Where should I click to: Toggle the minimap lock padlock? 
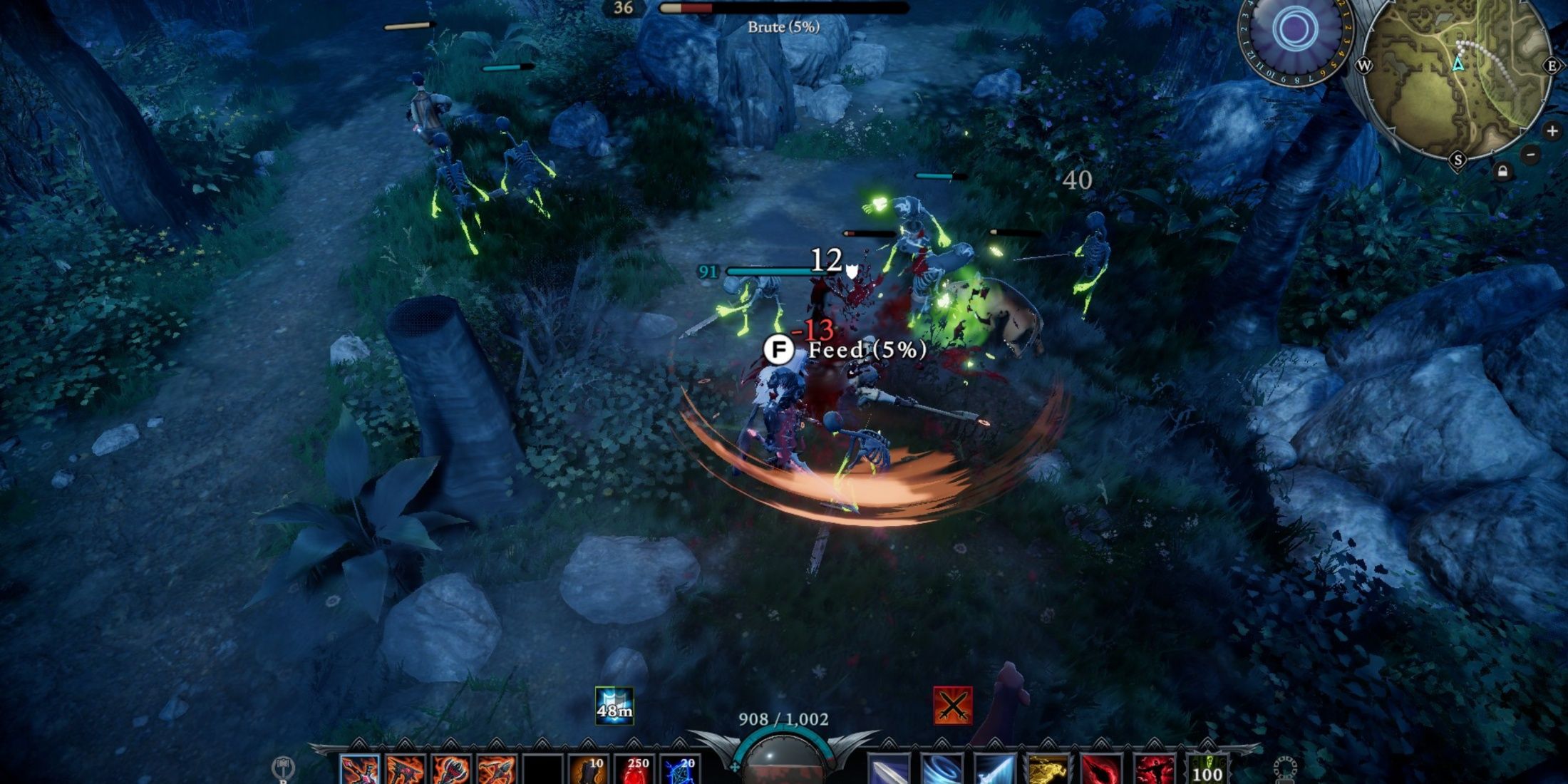(1502, 172)
